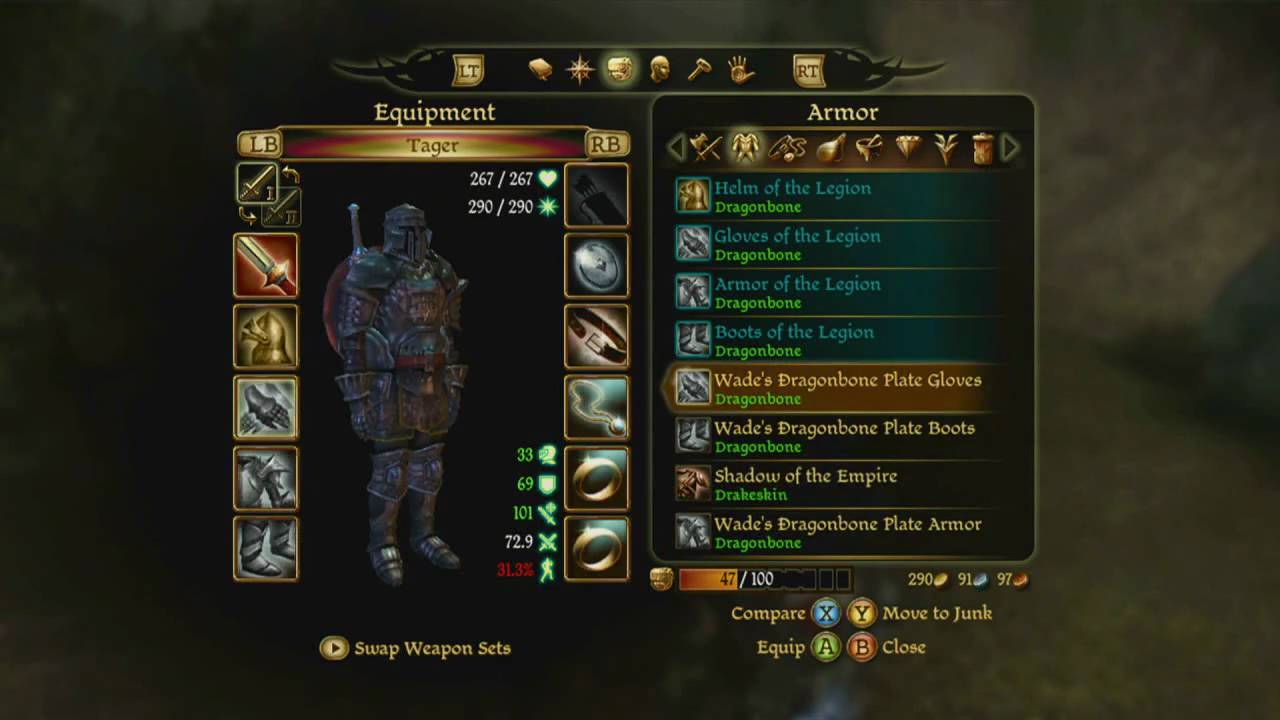
Task: Select the equipped golden helmet slot
Action: tap(265, 337)
